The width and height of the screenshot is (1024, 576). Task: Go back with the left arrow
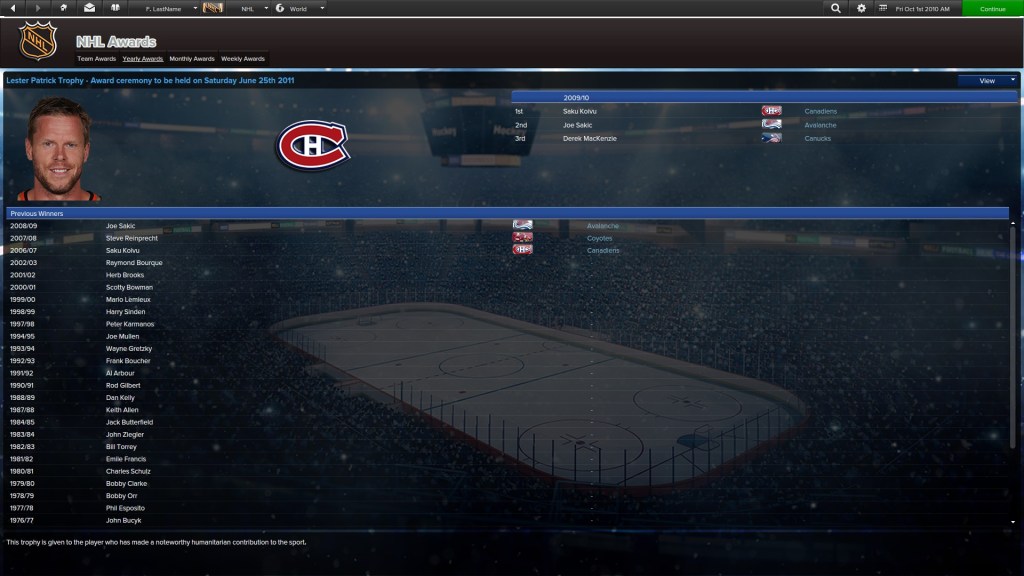13,8
